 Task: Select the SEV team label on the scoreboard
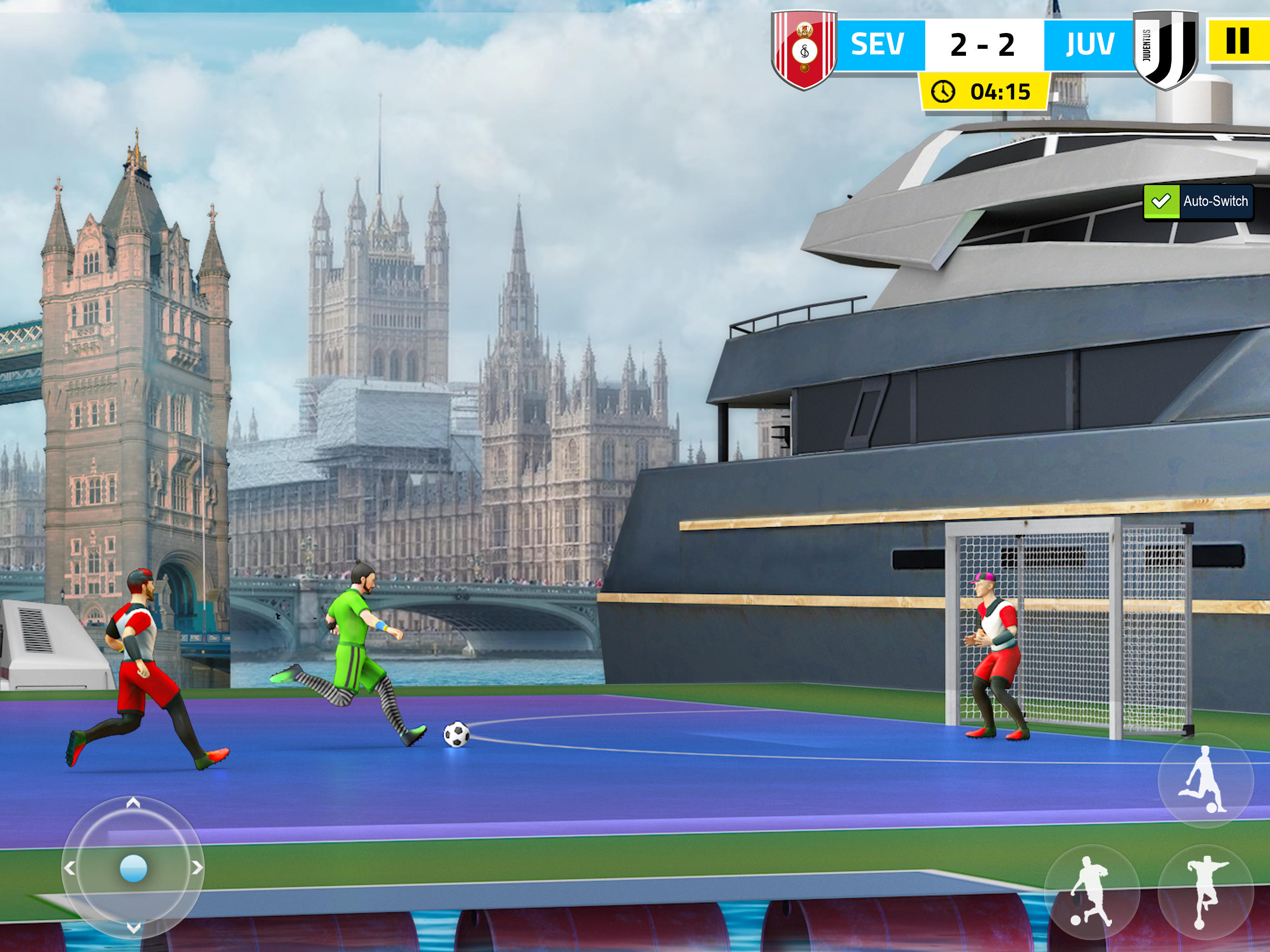[x=877, y=45]
